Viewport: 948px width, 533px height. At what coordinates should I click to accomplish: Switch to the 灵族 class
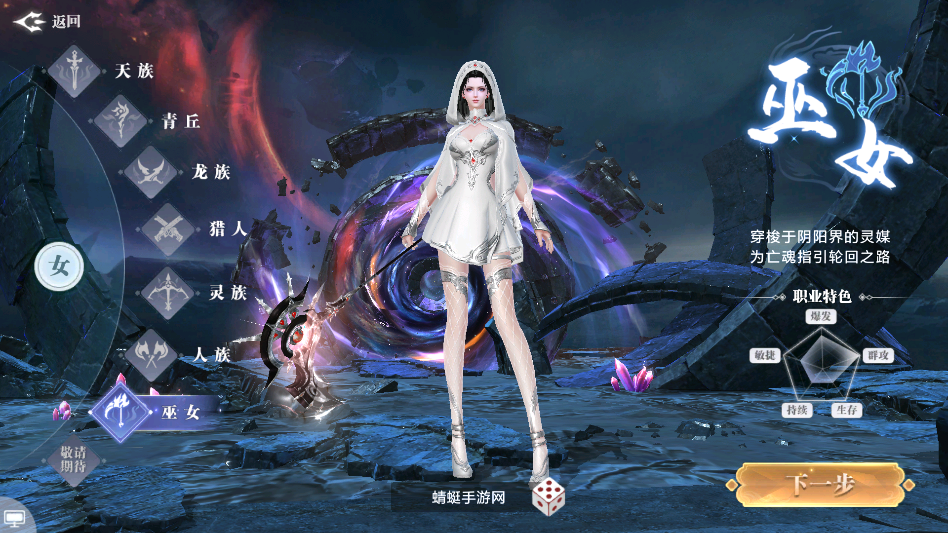pyautogui.click(x=195, y=293)
